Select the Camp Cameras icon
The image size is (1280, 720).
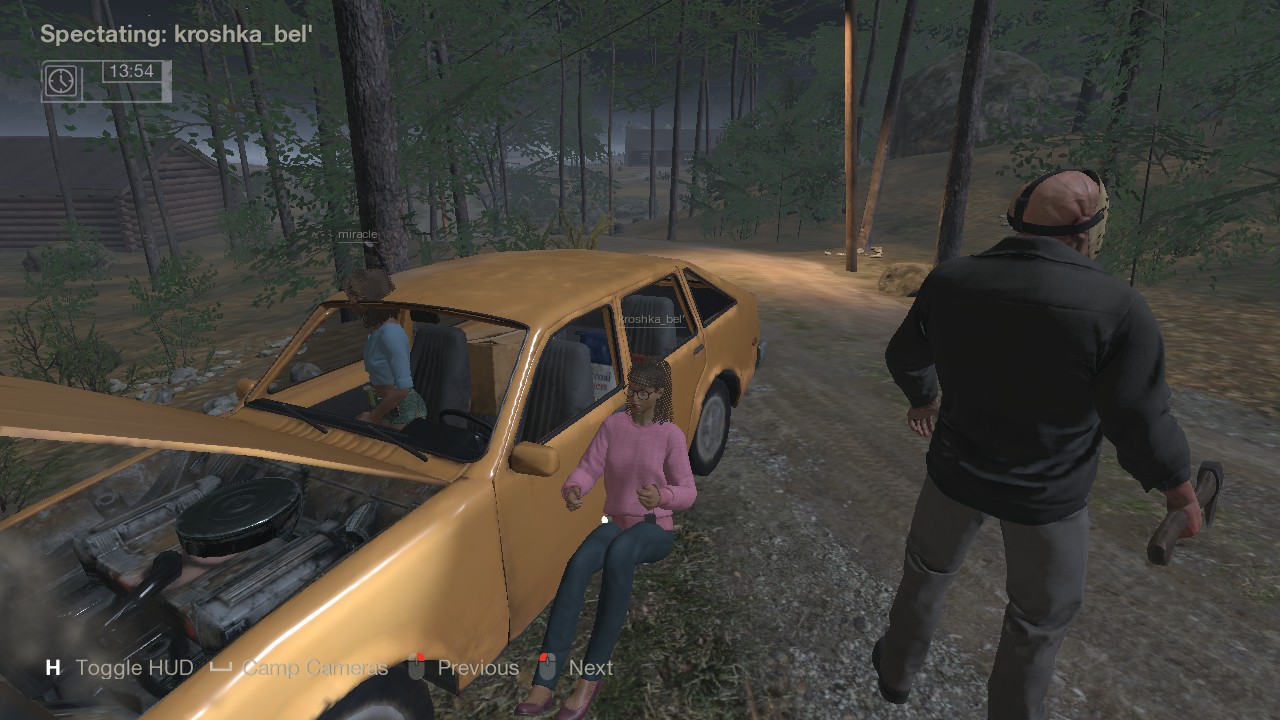point(222,666)
